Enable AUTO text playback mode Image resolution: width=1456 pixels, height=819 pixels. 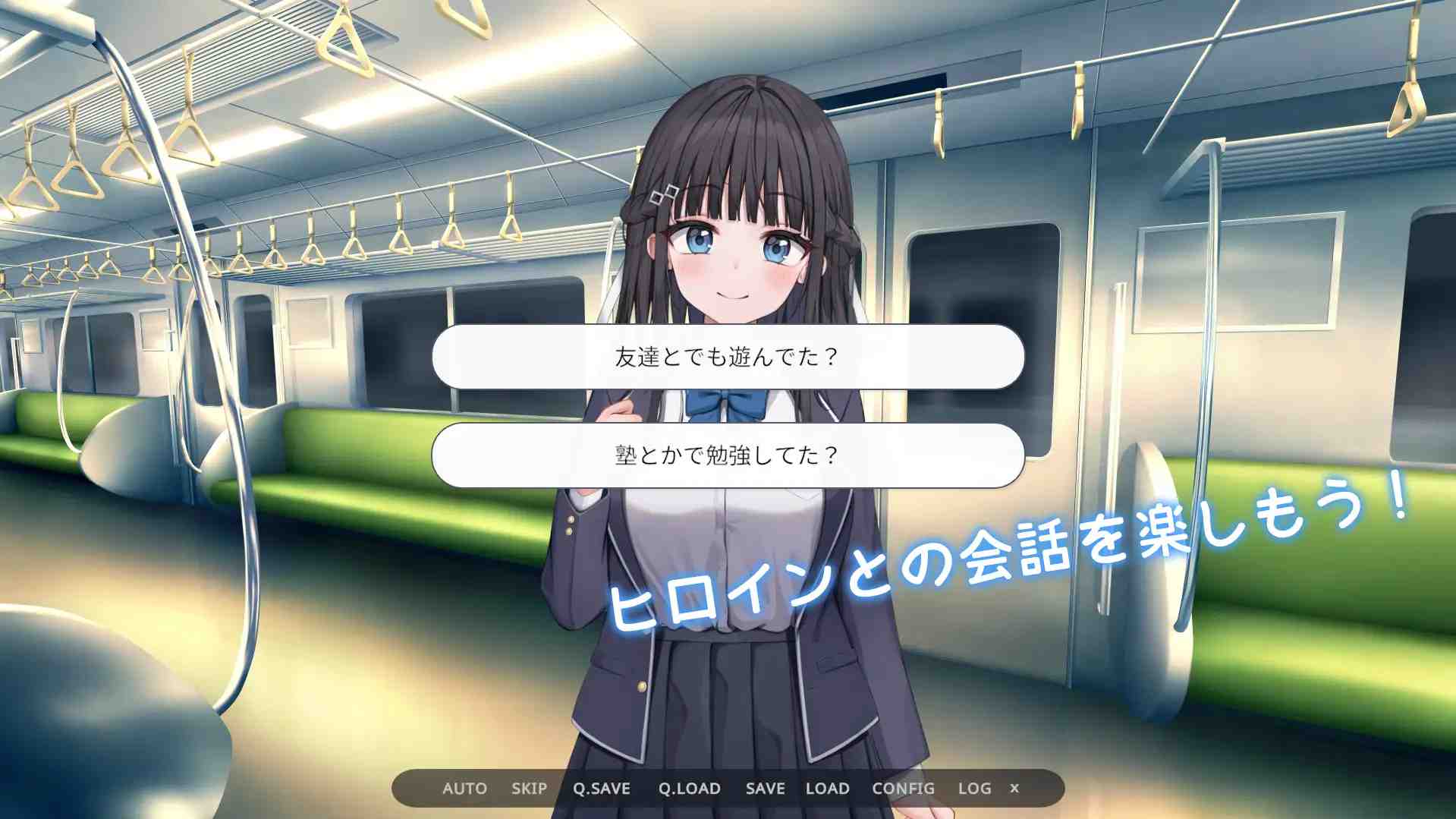point(463,789)
